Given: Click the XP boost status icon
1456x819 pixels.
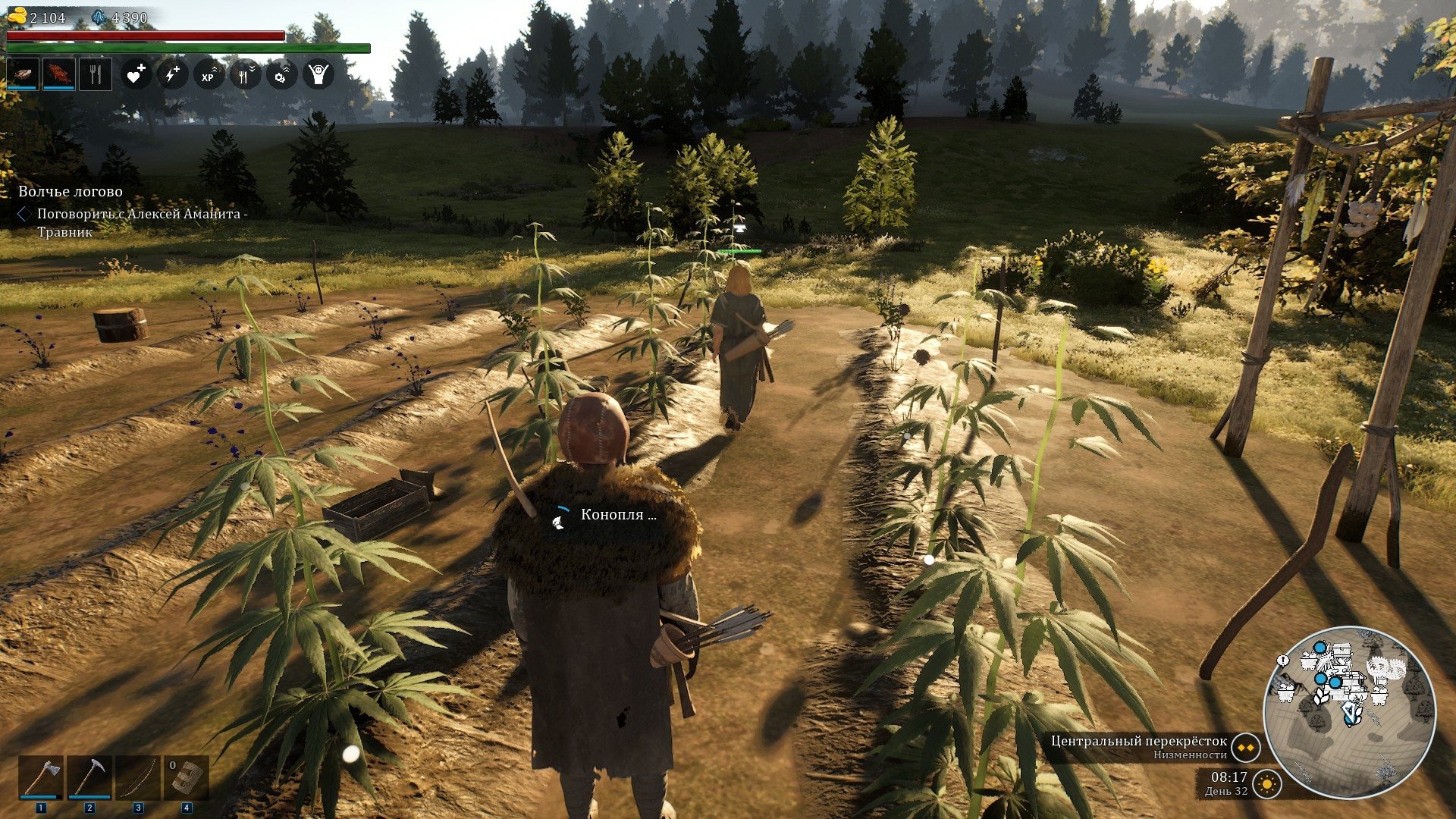Looking at the screenshot, I should pyautogui.click(x=209, y=74).
